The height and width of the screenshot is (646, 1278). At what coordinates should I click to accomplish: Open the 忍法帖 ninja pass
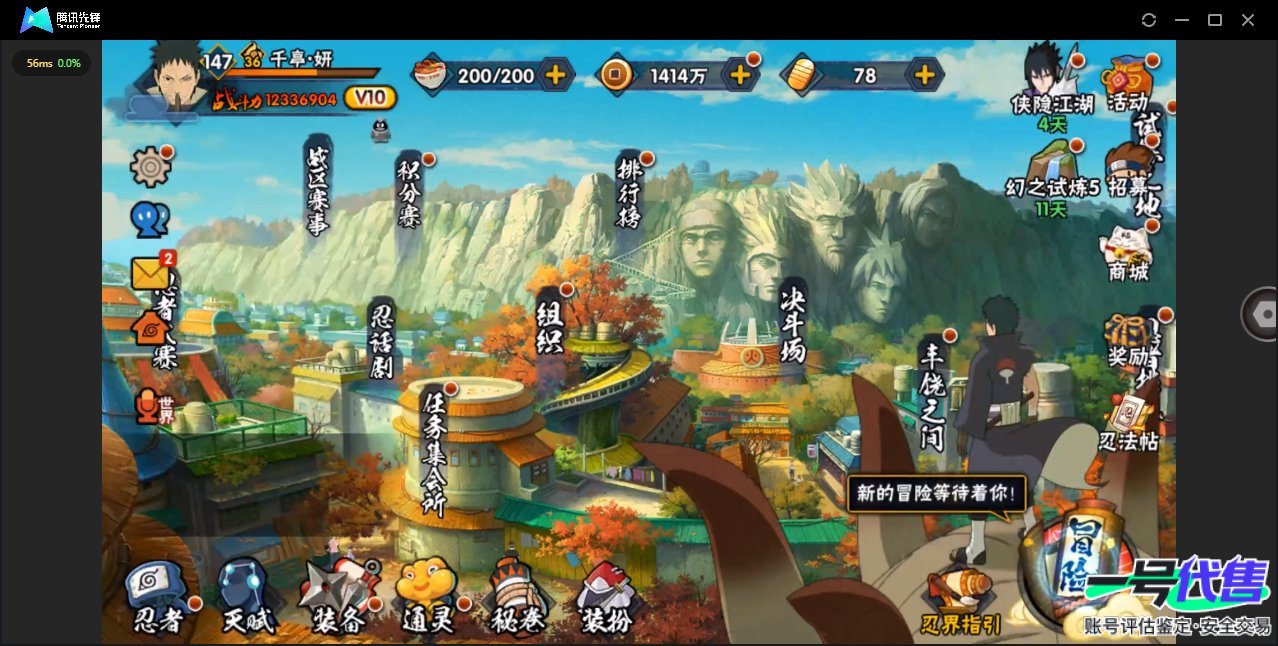[1129, 424]
